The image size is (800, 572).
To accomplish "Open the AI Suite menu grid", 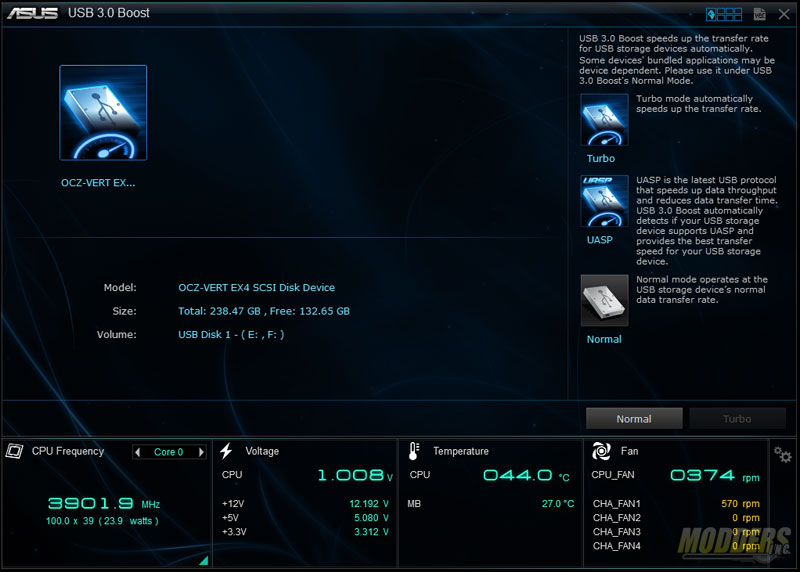I will [x=724, y=14].
